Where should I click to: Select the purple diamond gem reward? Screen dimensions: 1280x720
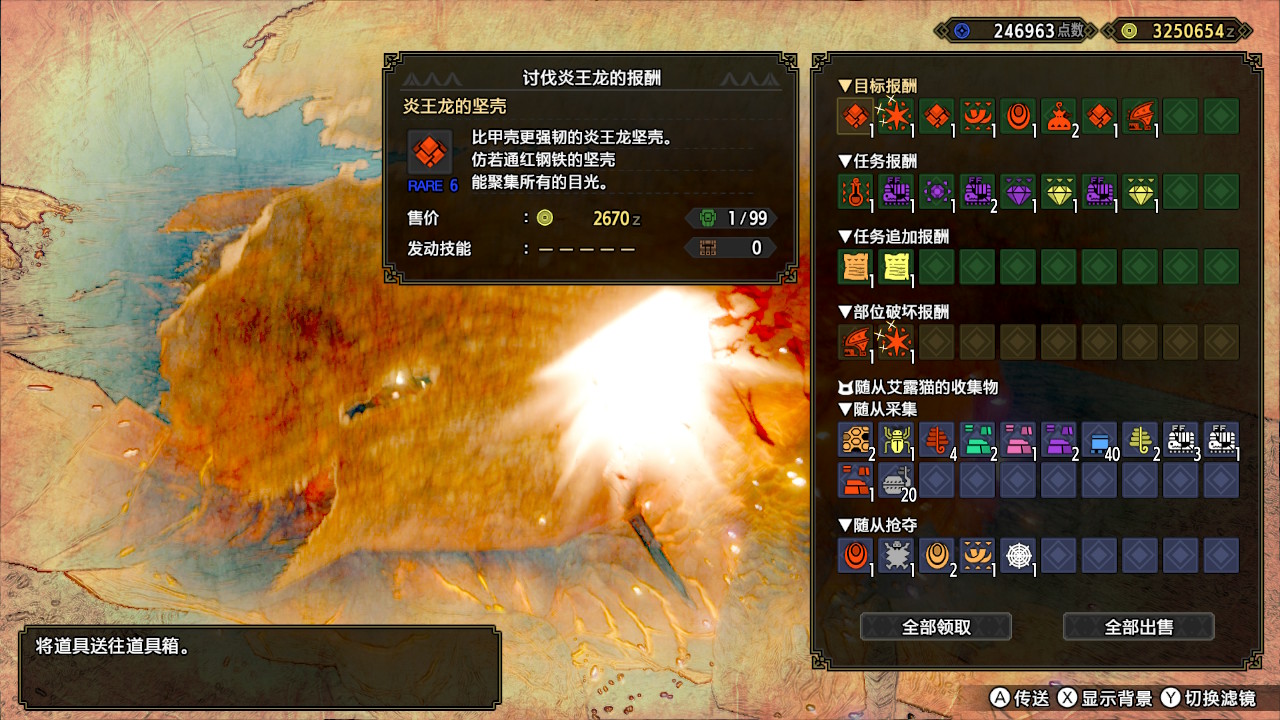pyautogui.click(x=1019, y=191)
